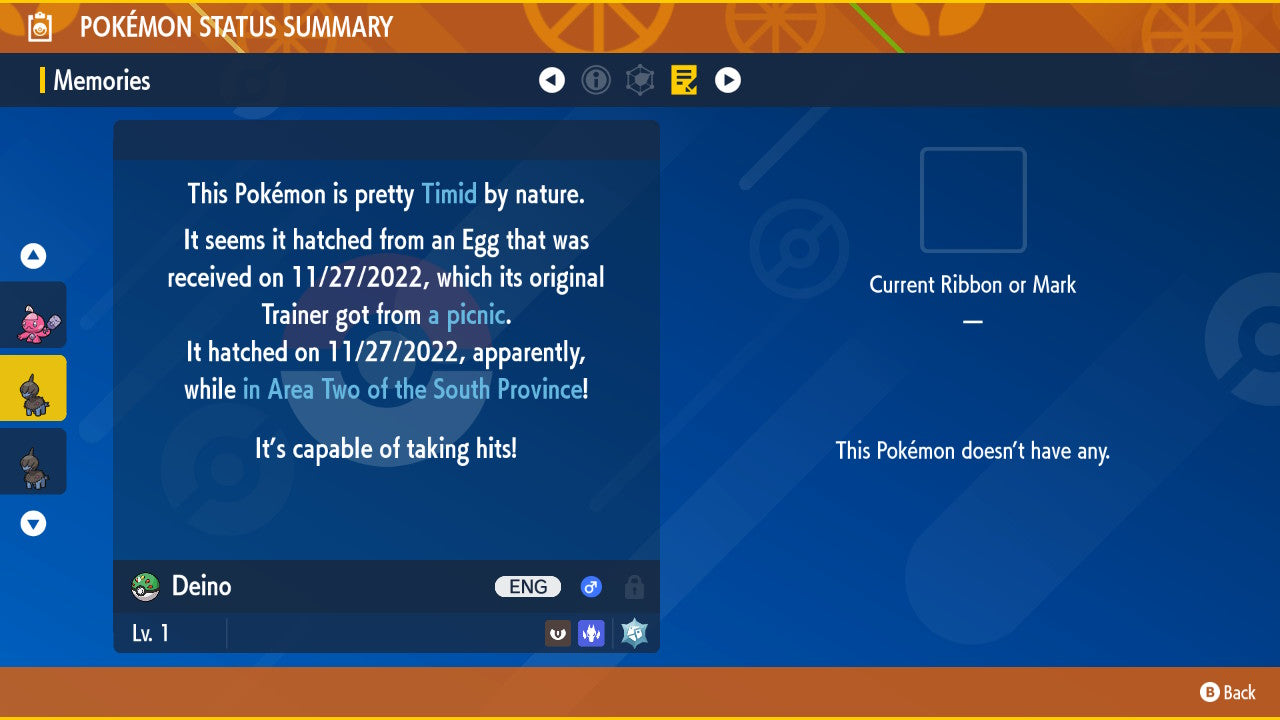Open the Memories notes icon

[x=684, y=80]
